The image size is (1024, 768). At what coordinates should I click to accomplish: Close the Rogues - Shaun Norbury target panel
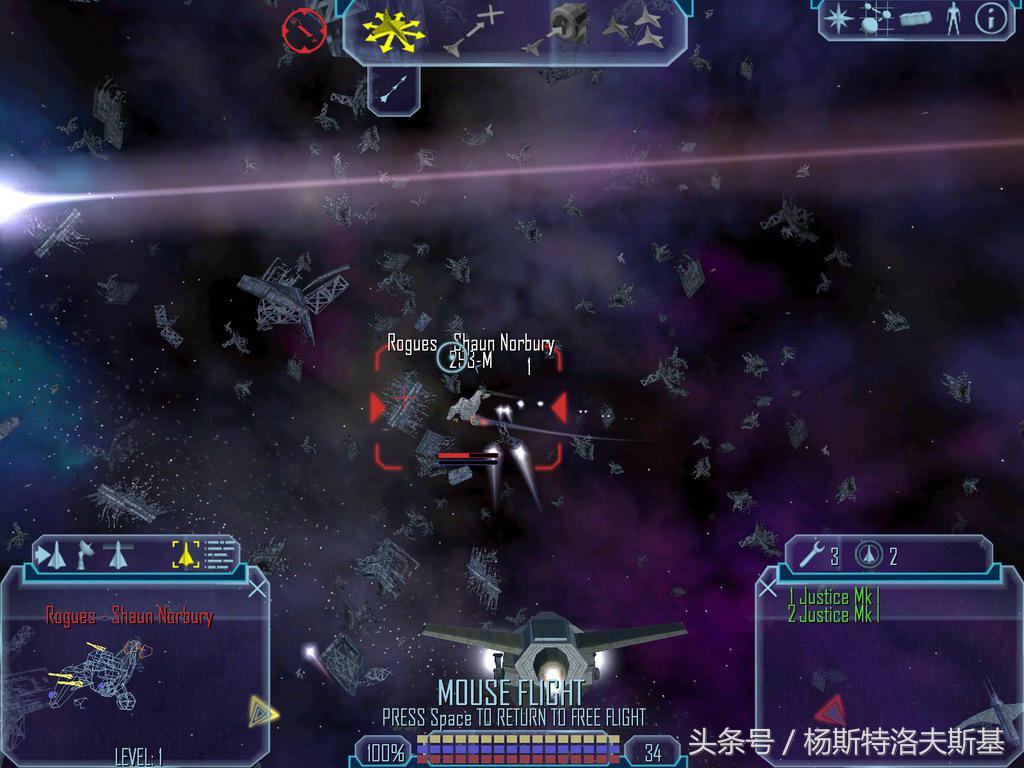tap(257, 589)
